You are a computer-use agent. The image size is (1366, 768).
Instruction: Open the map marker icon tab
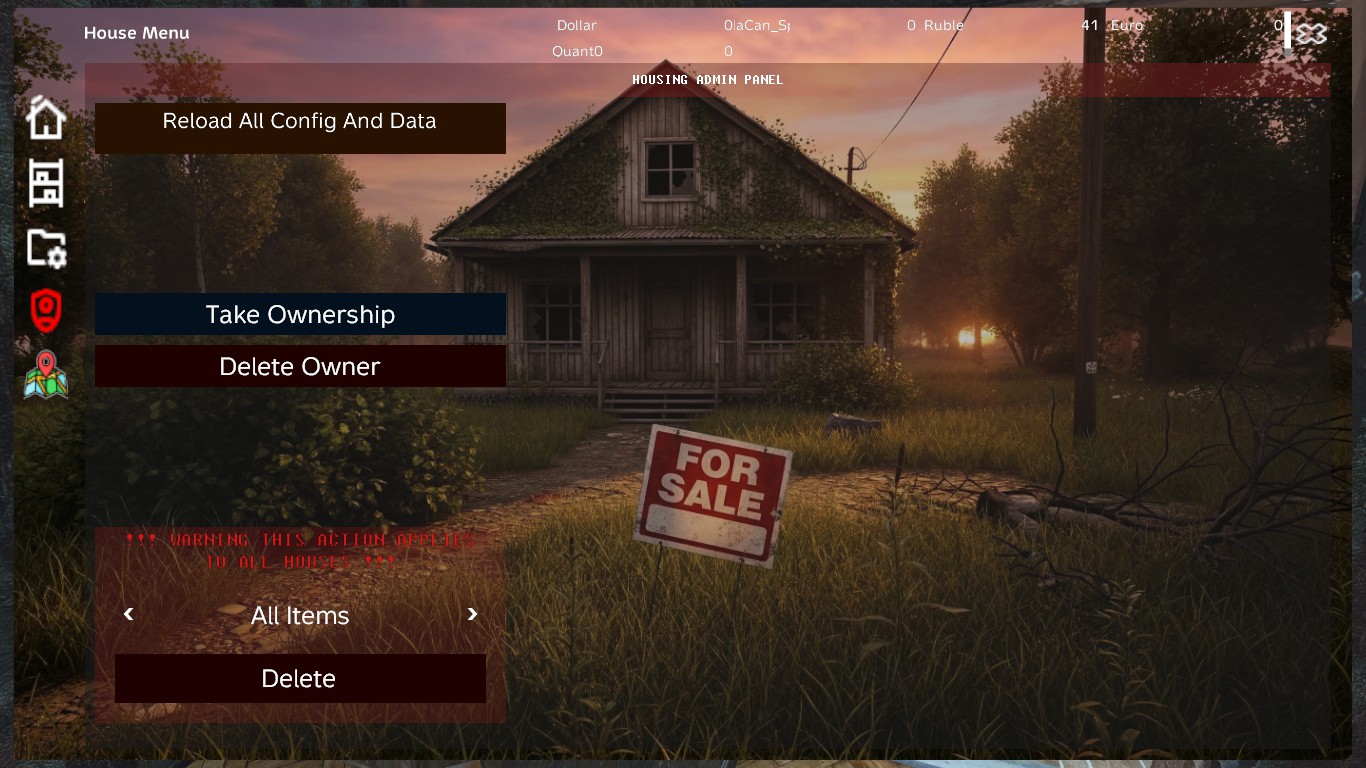(x=46, y=375)
